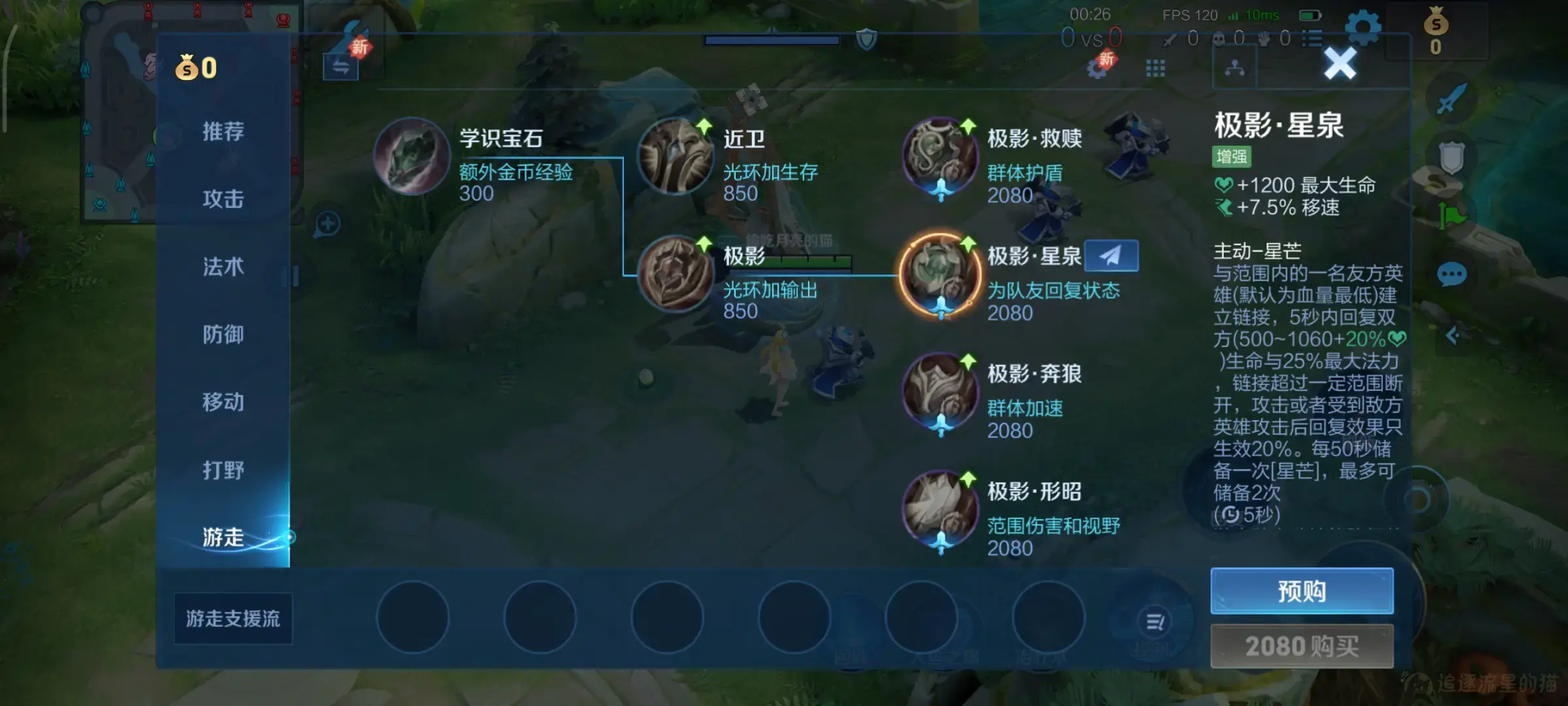Open the equipment scheme icon near the close button

click(x=1235, y=68)
